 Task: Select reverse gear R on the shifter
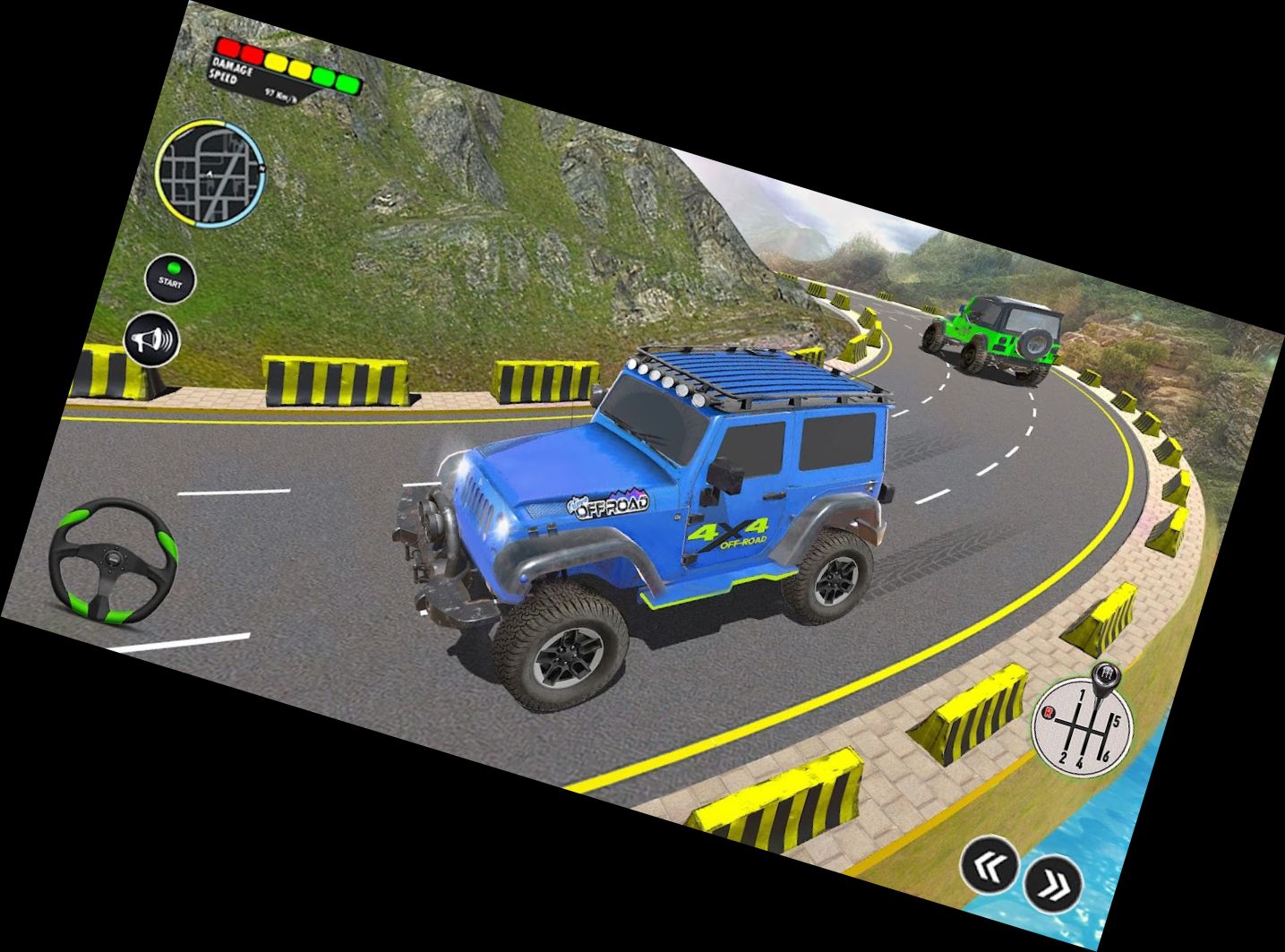click(x=1049, y=713)
